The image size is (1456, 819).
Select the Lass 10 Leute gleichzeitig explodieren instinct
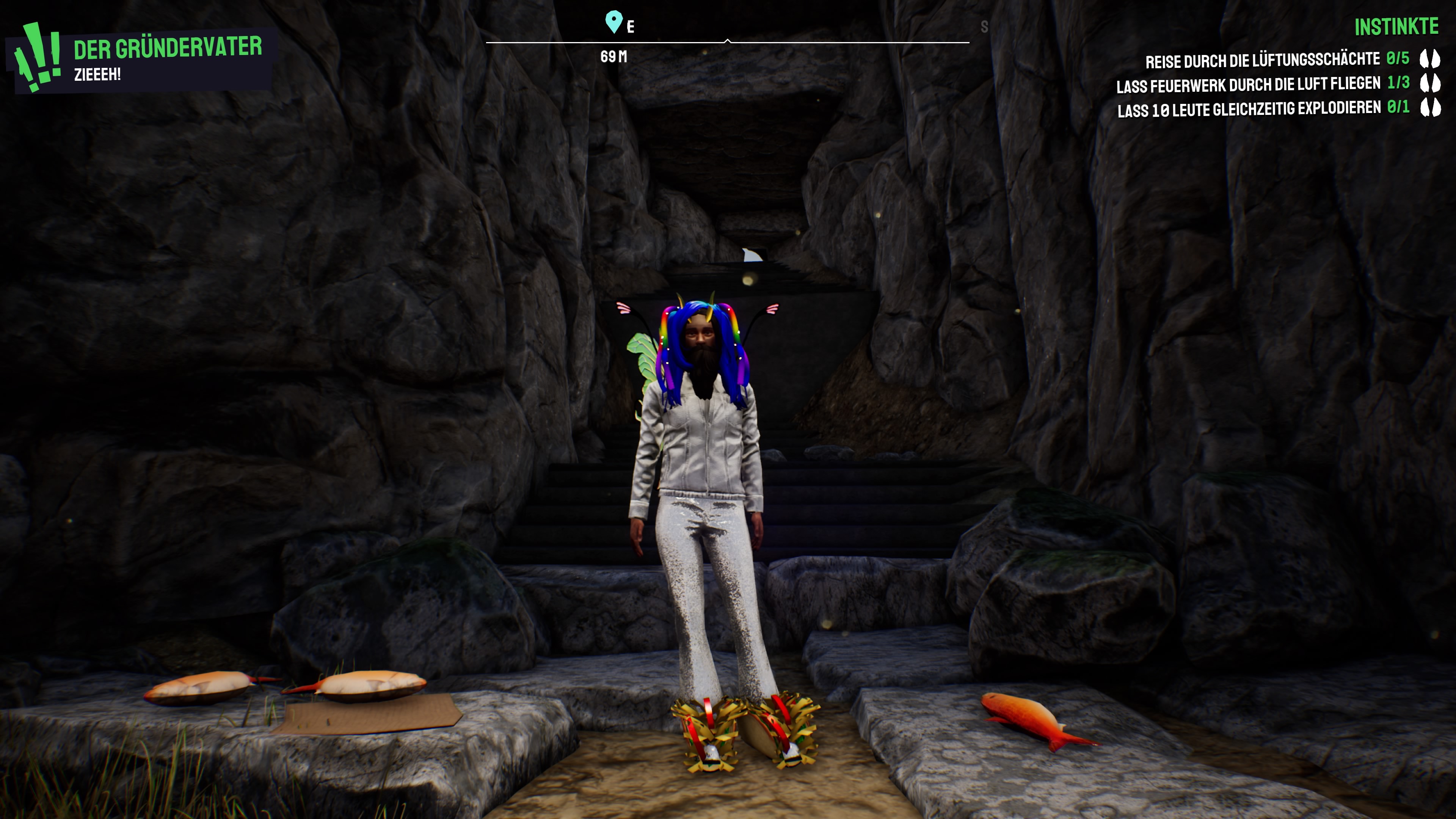tap(1249, 109)
